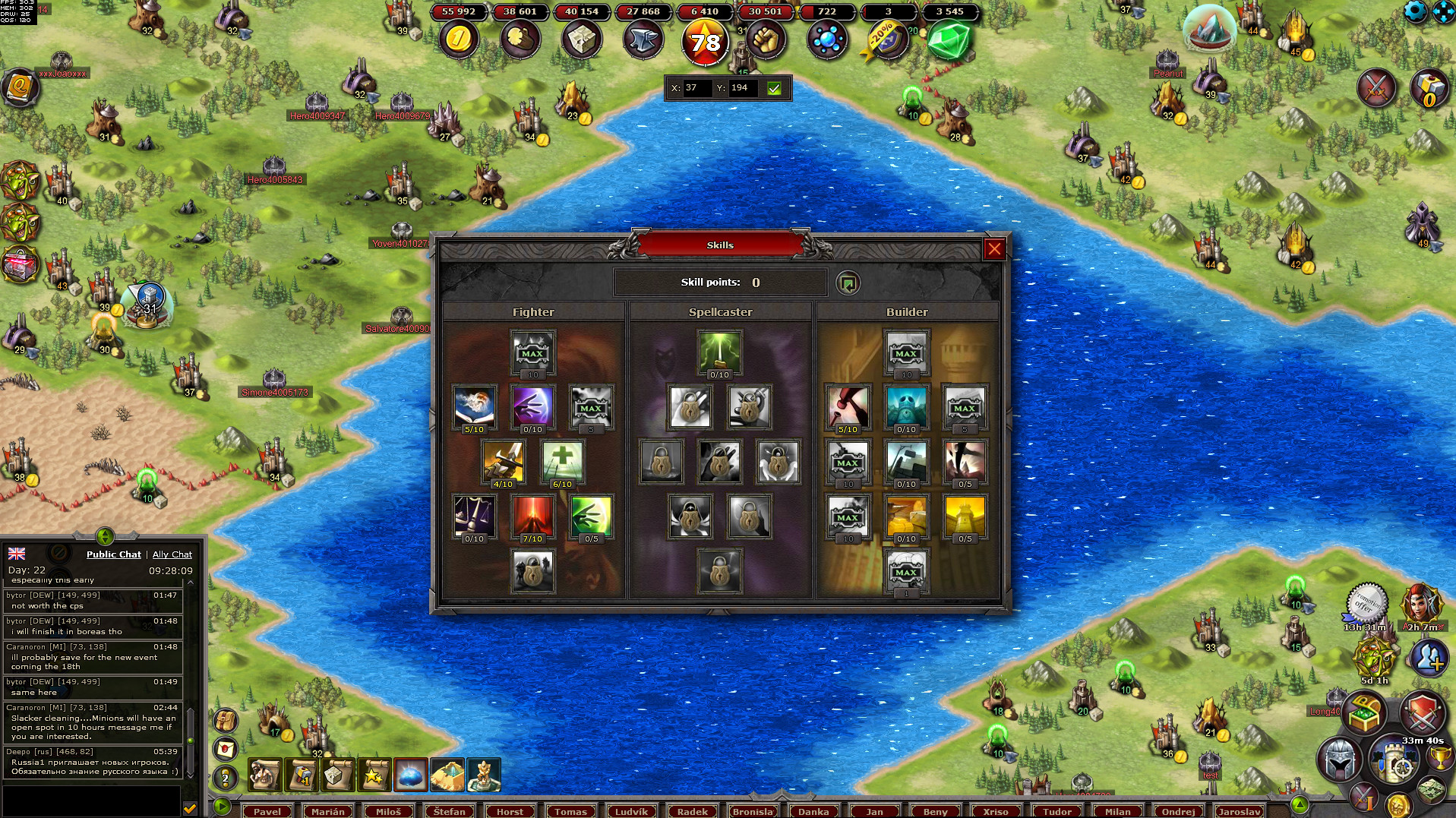Select the hammer skill at 5/10 in Builder tree

(848, 407)
